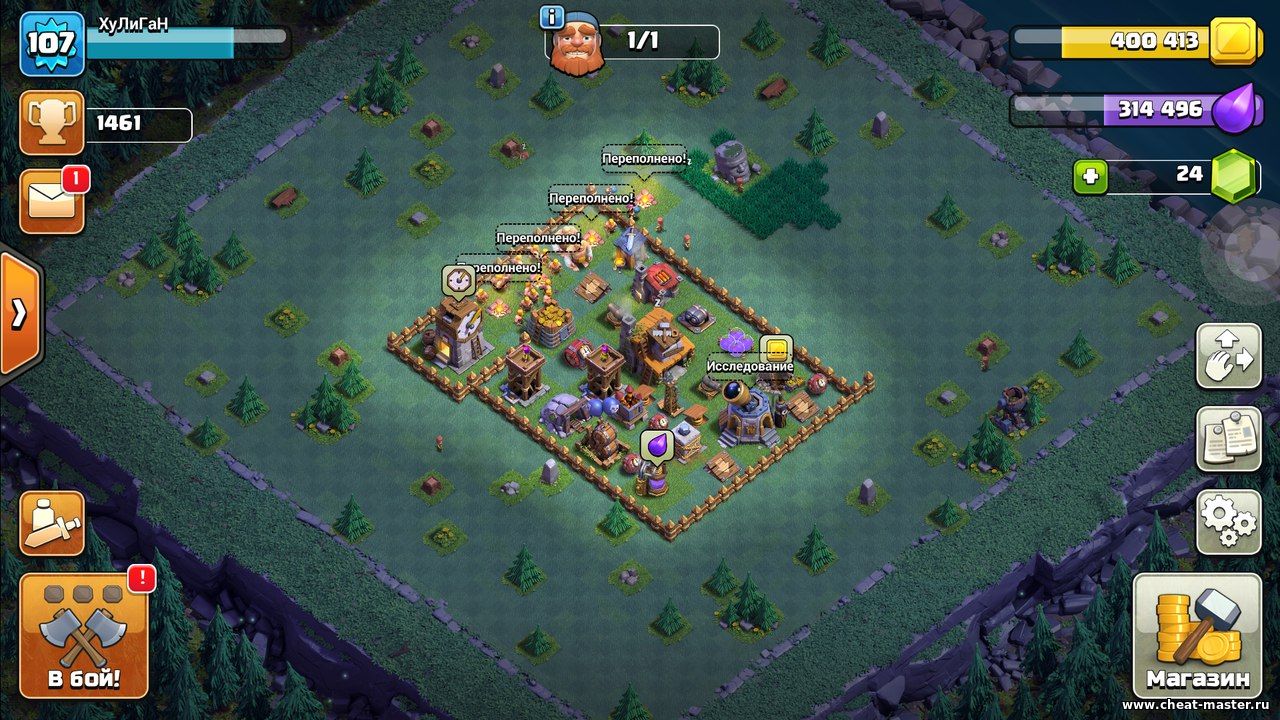This screenshot has height=720, width=1280.
Task: Start a battle with the В бой! button
Action: coord(84,636)
